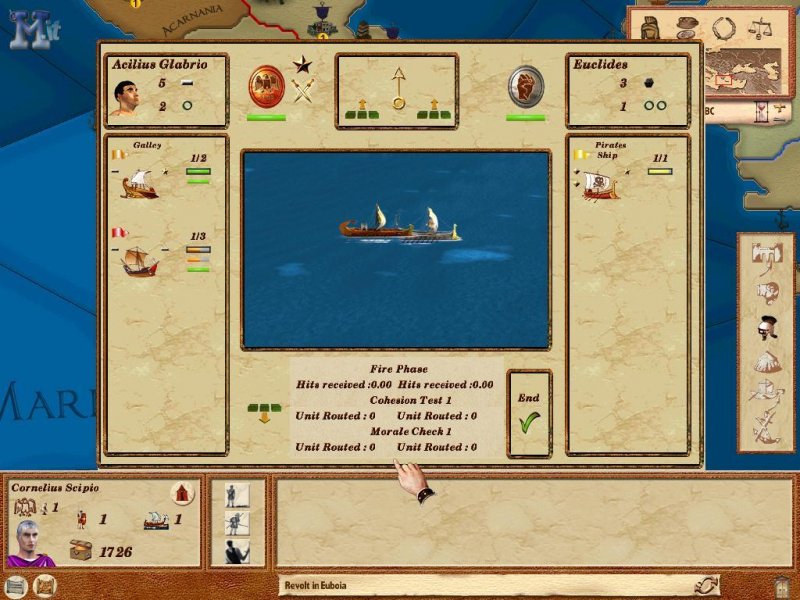
Task: Select the top soldier stance icon
Action: click(x=237, y=495)
